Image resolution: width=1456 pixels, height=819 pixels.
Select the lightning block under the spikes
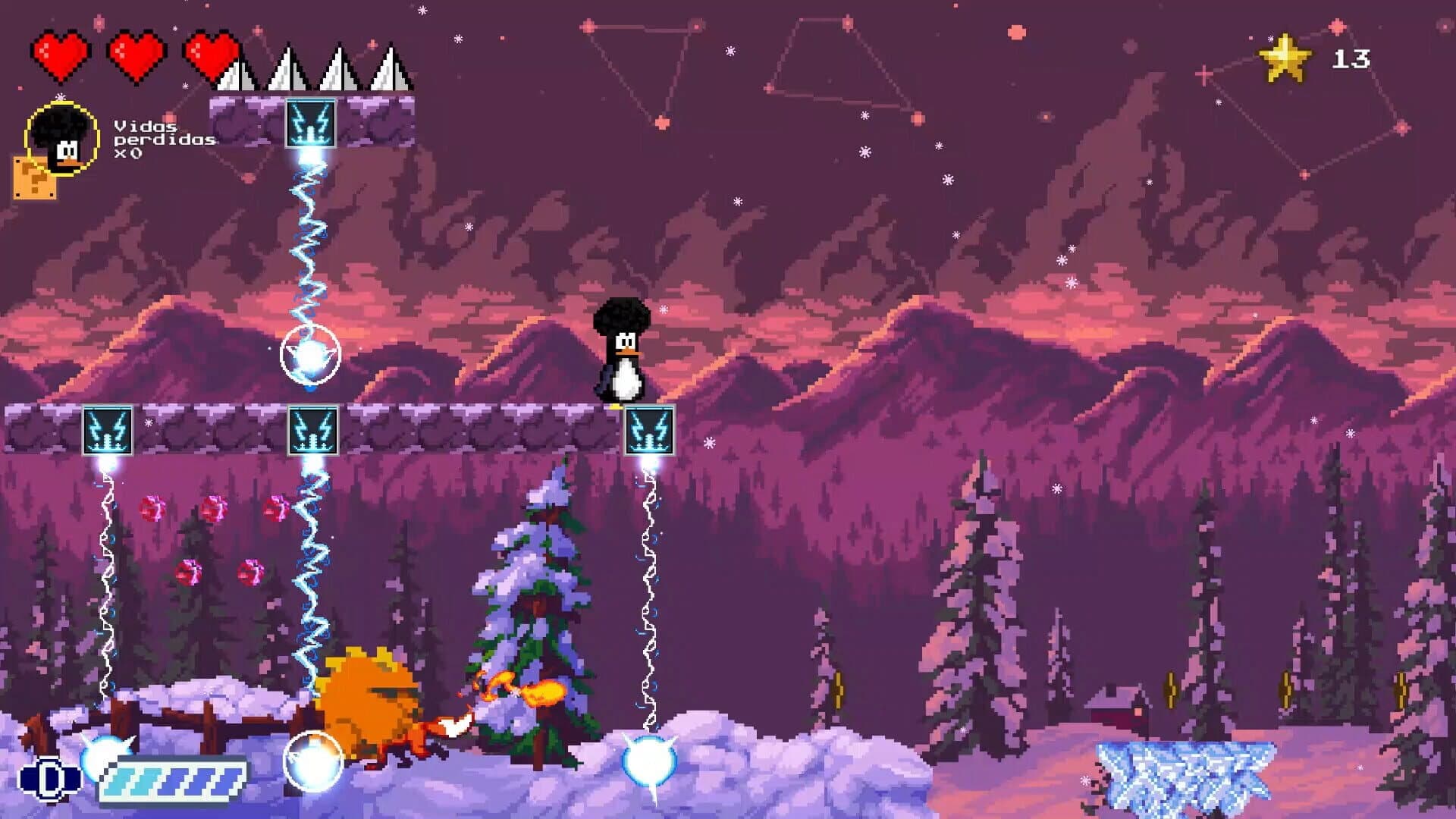312,121
